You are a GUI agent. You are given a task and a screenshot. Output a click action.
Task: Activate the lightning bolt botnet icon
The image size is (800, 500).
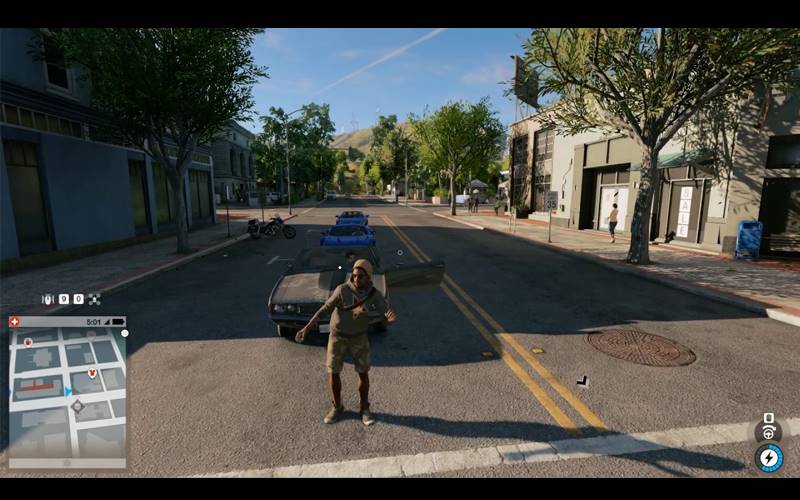[x=769, y=458]
